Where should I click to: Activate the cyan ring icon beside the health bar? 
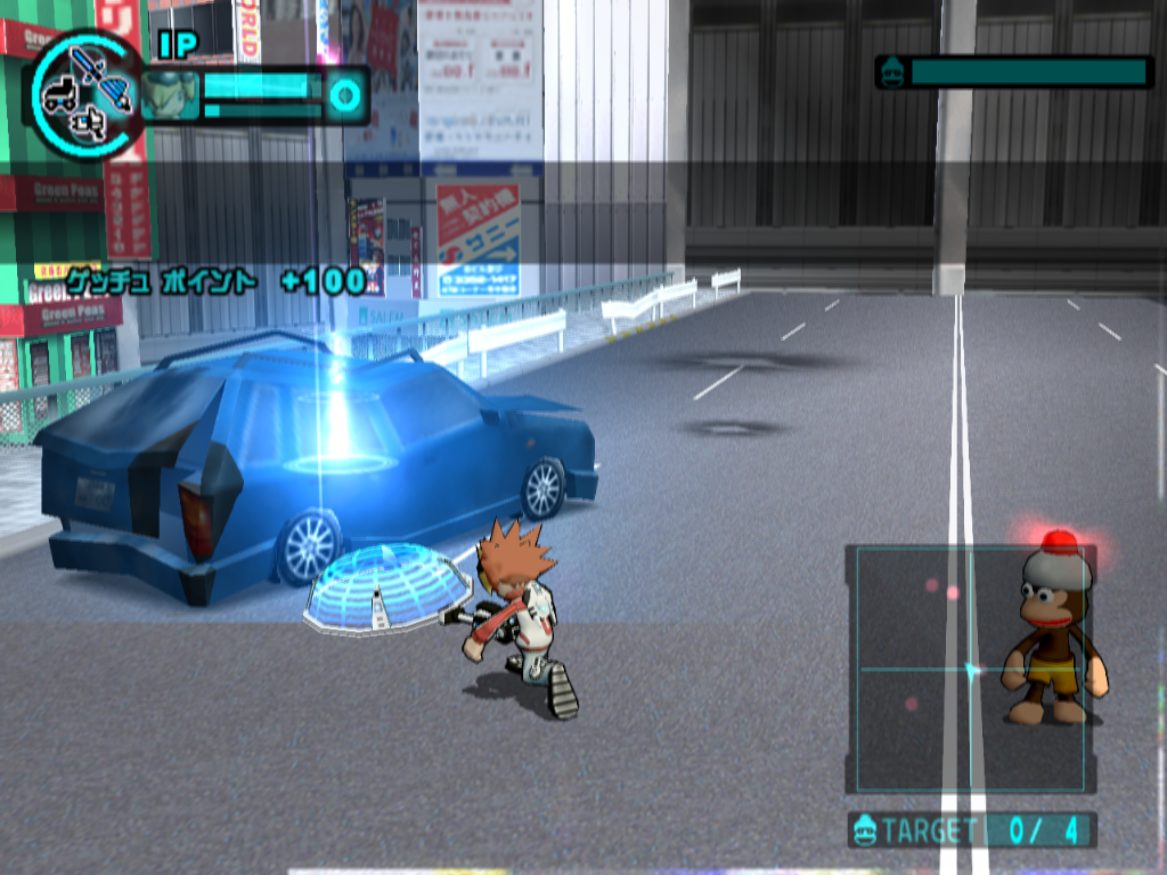(346, 96)
